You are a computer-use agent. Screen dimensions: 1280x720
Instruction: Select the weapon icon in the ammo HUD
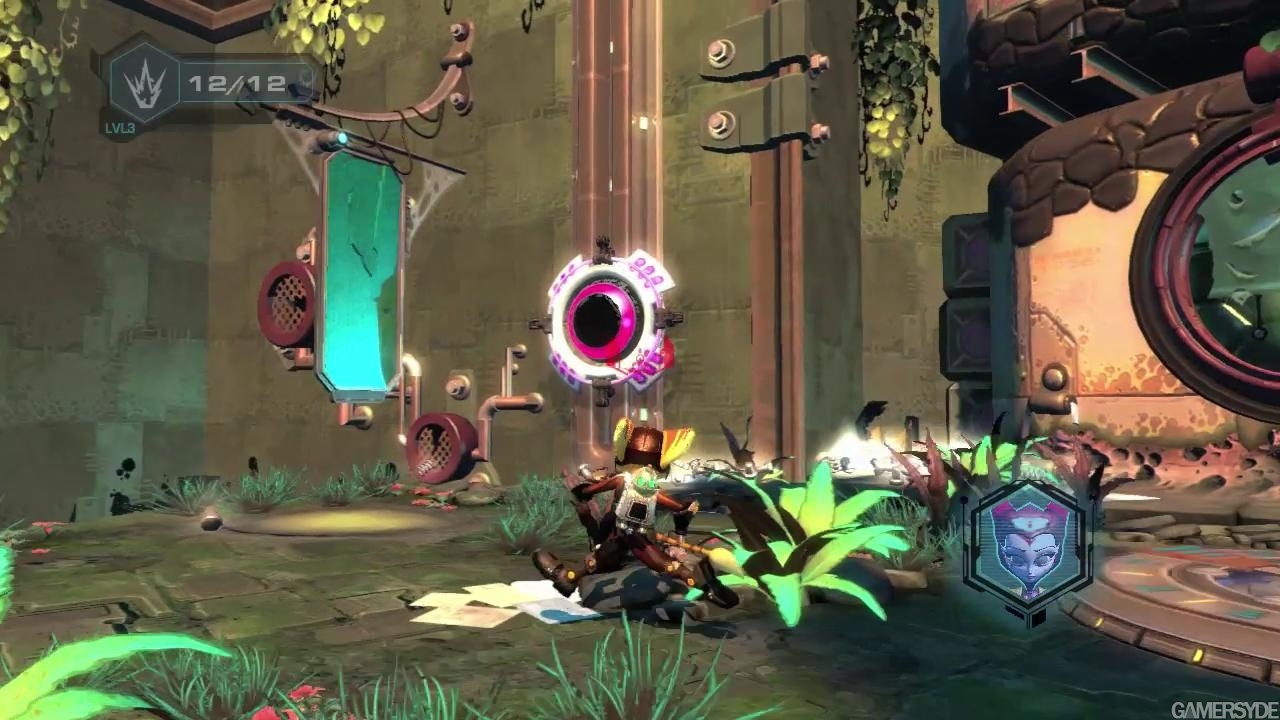click(143, 82)
